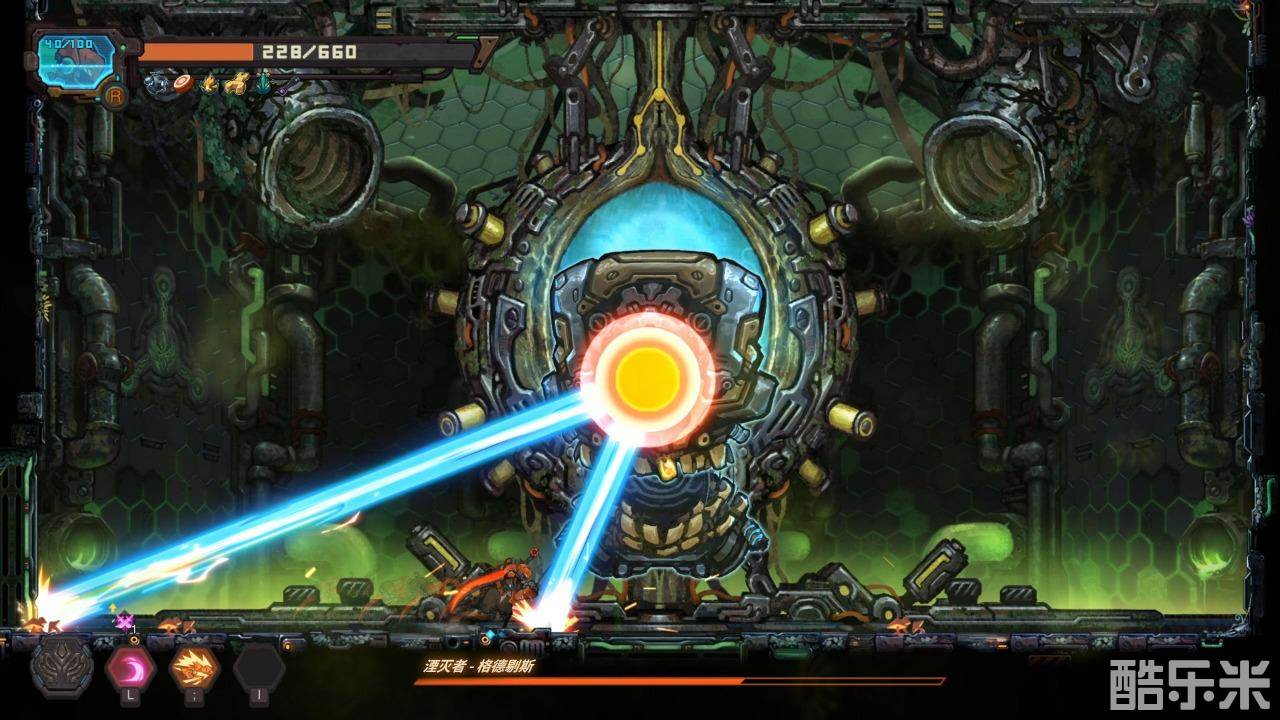Screen dimensions: 1280x720
Task: Click the golden flame buff icon
Action: (211, 84)
